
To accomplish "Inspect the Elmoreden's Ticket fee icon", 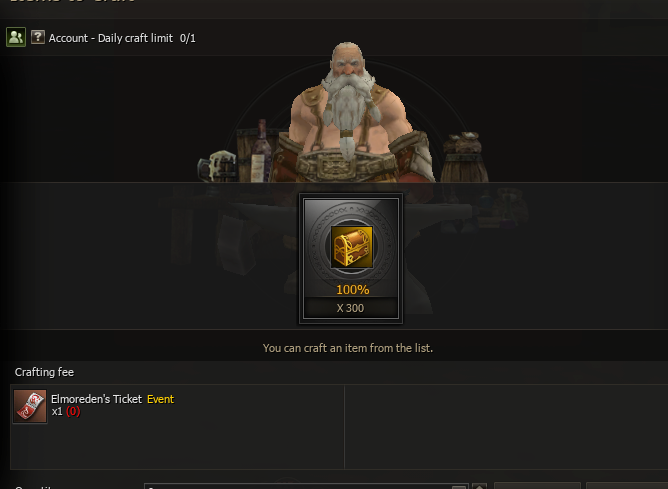I will pos(30,406).
